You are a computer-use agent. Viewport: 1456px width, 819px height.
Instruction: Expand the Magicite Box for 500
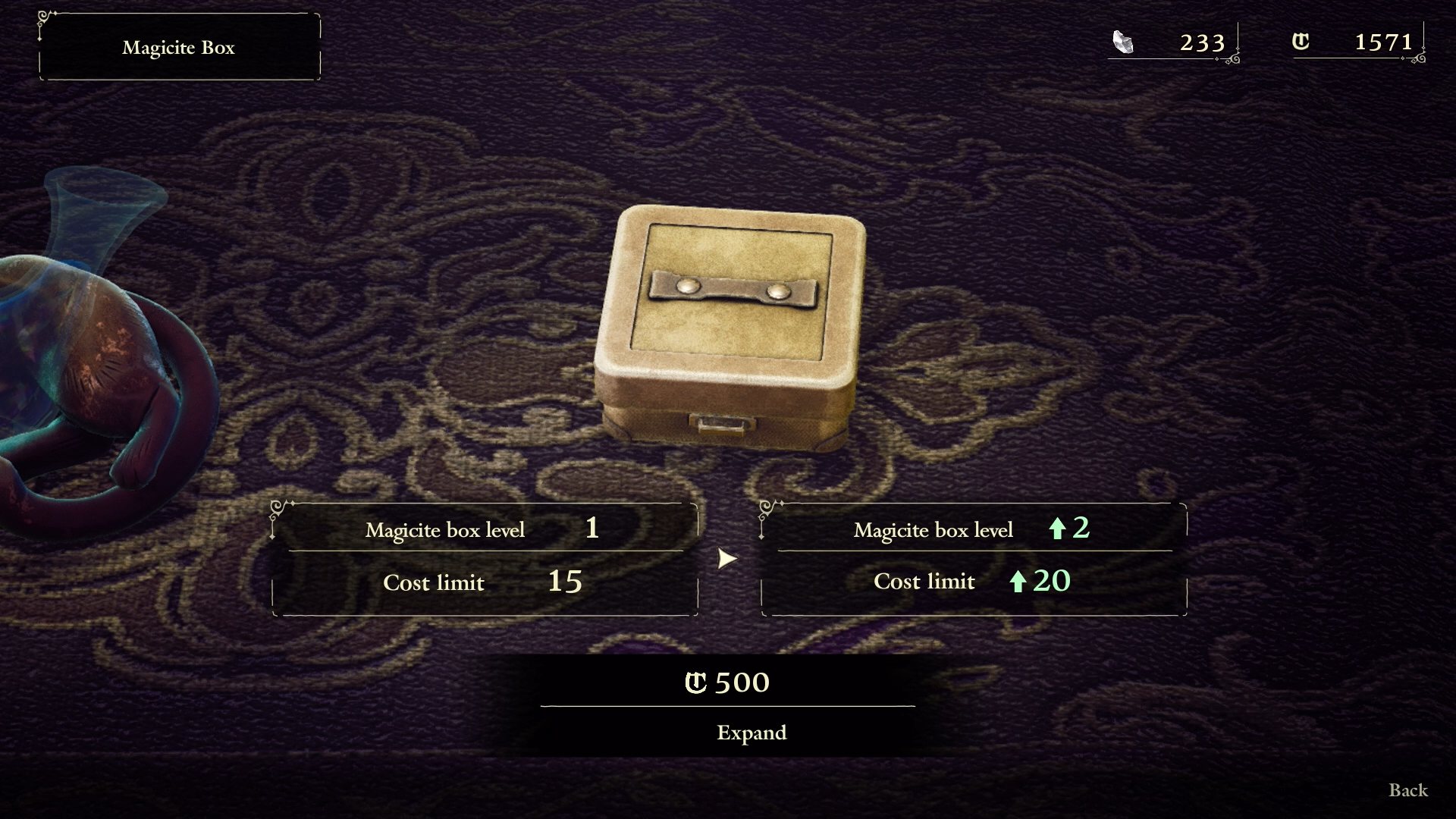click(x=751, y=732)
